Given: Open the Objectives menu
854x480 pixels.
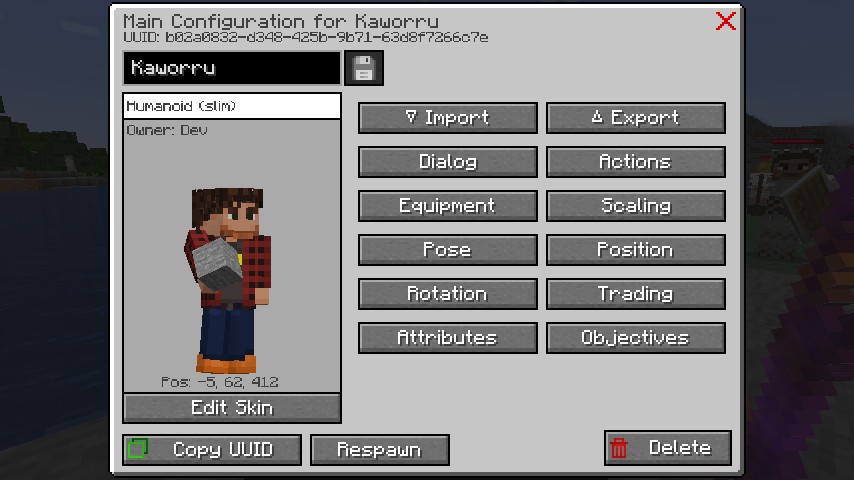Looking at the screenshot, I should coord(635,338).
